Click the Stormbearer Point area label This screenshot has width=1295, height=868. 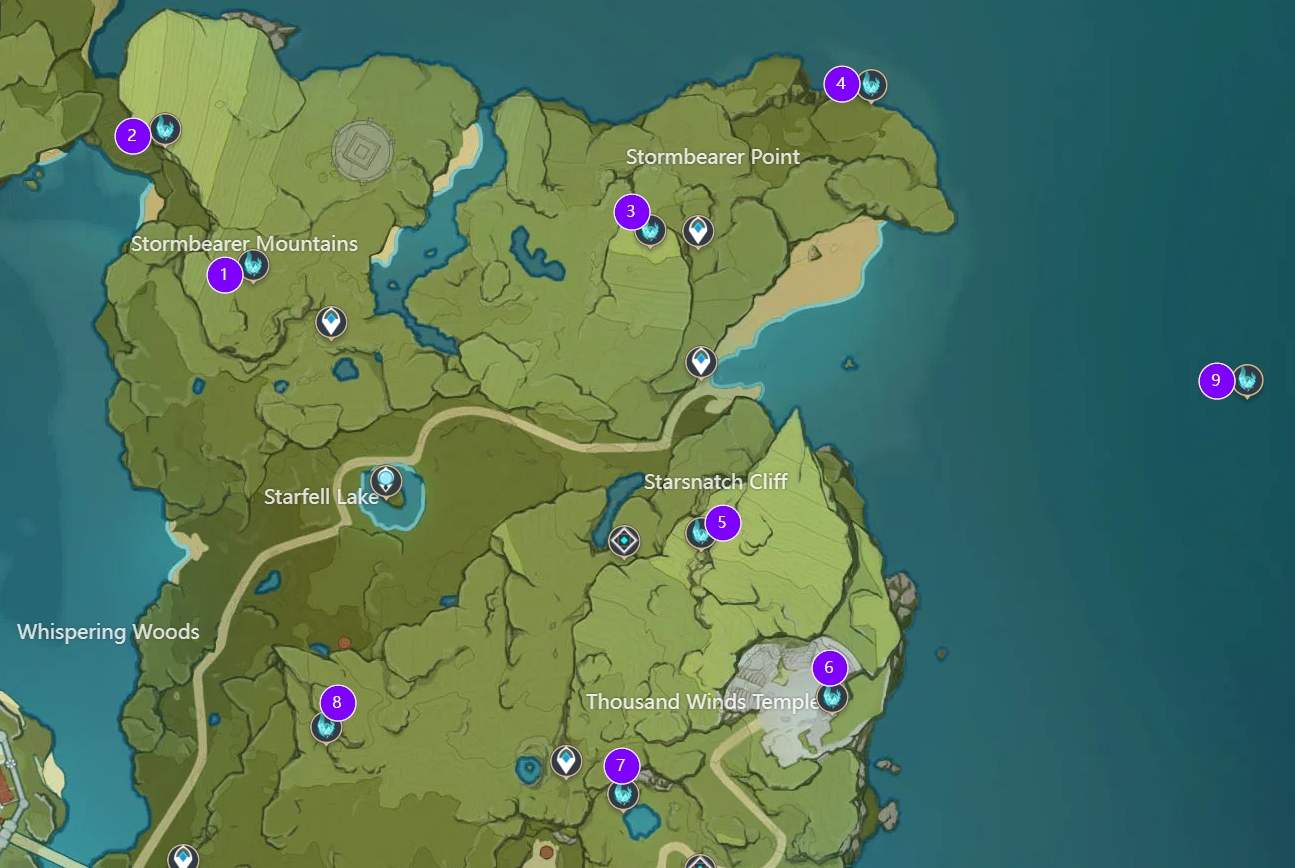click(713, 157)
